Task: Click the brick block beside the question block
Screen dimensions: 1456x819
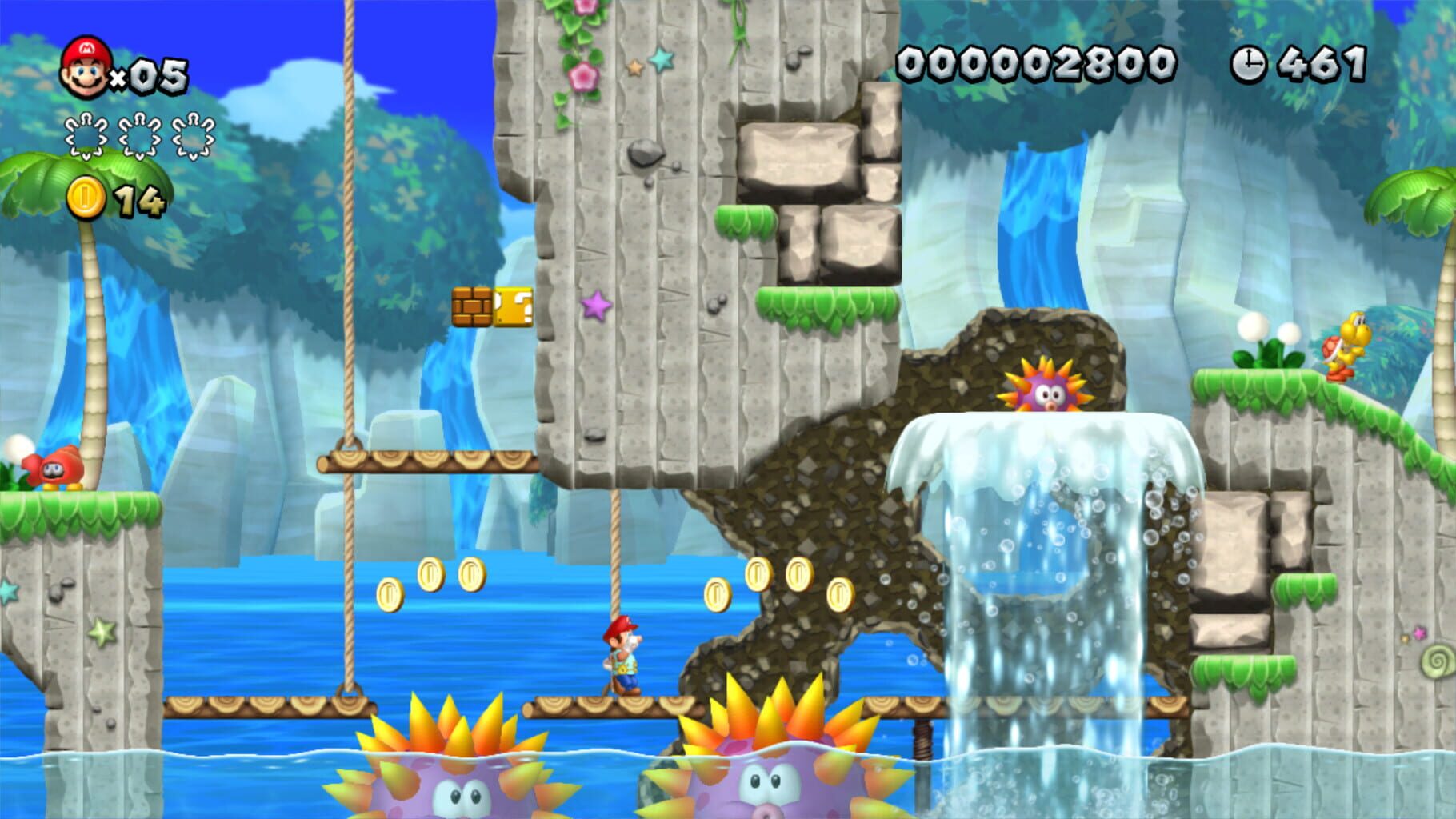Action: point(472,307)
